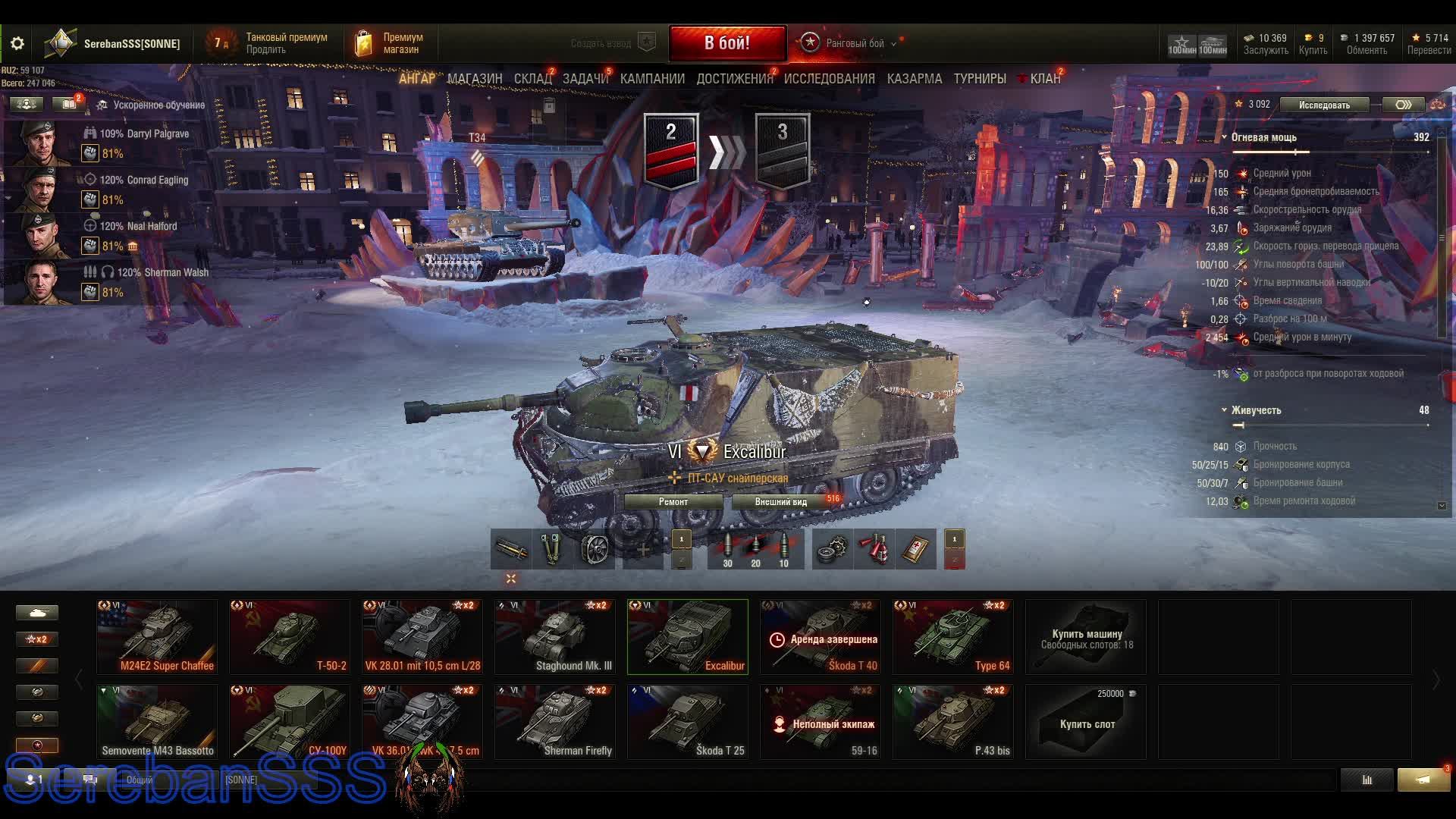1456x819 pixels.
Task: Open the ЗАДАЧИ tab
Action: coord(585,79)
